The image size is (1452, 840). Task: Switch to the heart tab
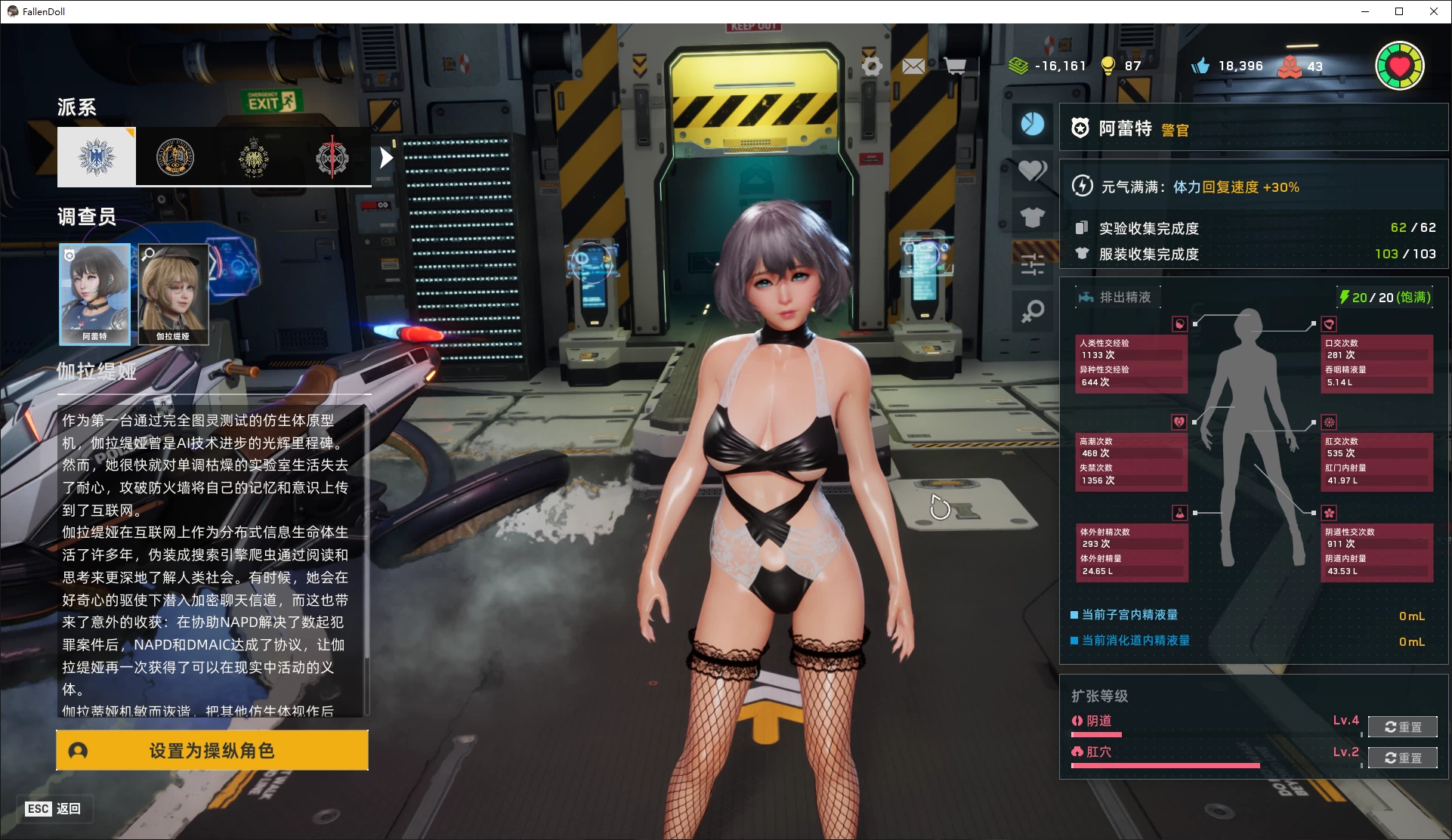[x=1032, y=171]
